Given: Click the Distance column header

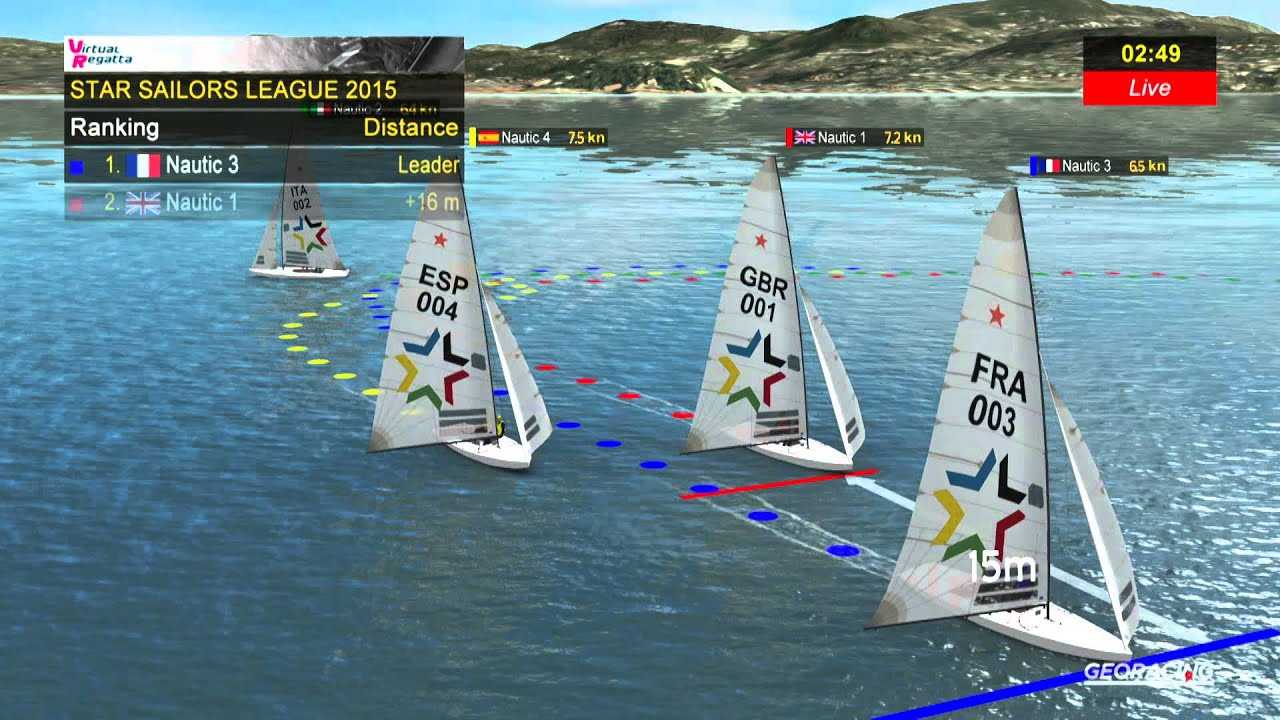Looking at the screenshot, I should point(410,128).
